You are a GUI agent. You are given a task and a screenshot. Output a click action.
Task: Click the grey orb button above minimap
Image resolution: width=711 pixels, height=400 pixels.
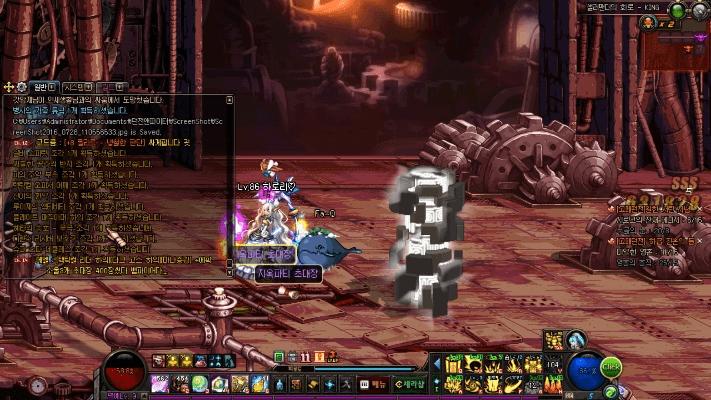pos(698,11)
